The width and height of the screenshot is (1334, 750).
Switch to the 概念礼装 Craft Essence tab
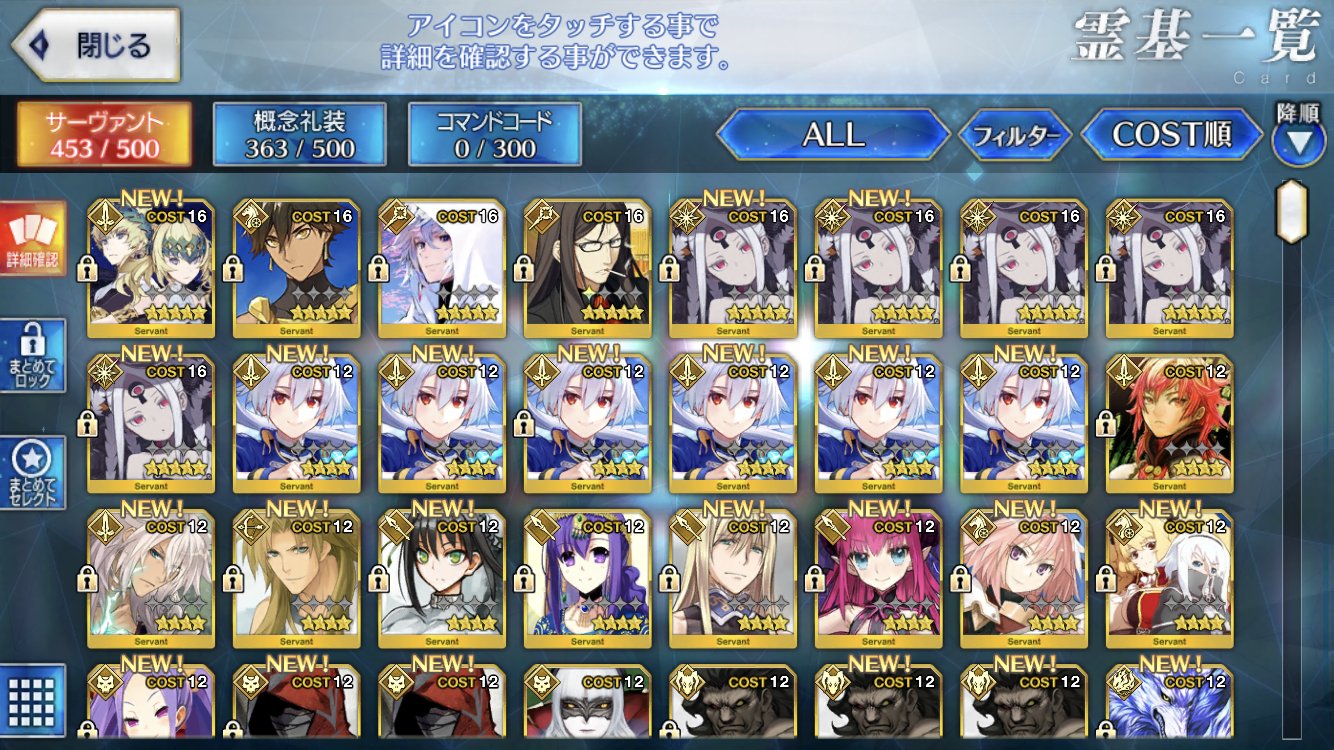click(x=298, y=135)
